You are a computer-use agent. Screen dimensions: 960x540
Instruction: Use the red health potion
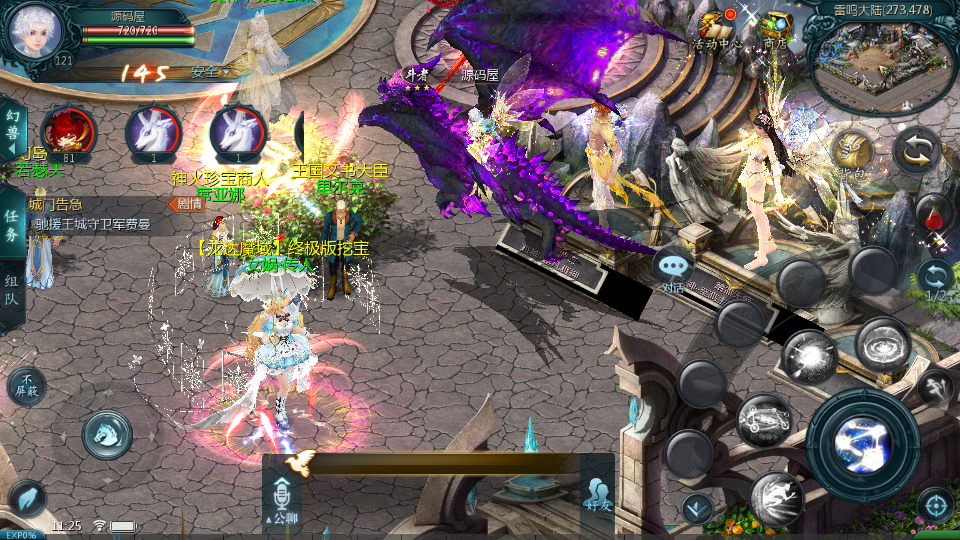[x=933, y=212]
